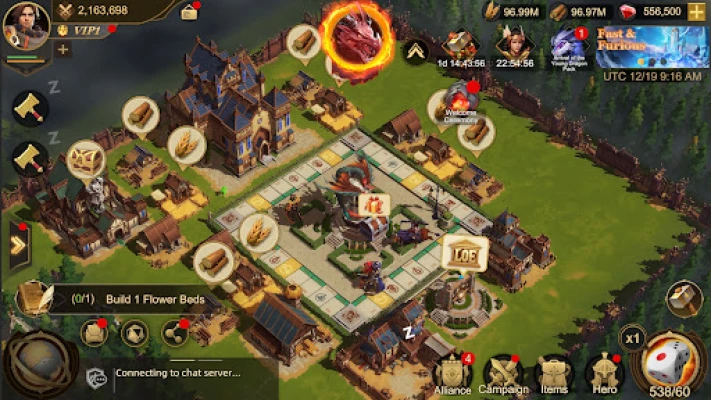Image resolution: width=711 pixels, height=400 pixels.
Task: Open the globe world map button
Action: [x=38, y=365]
